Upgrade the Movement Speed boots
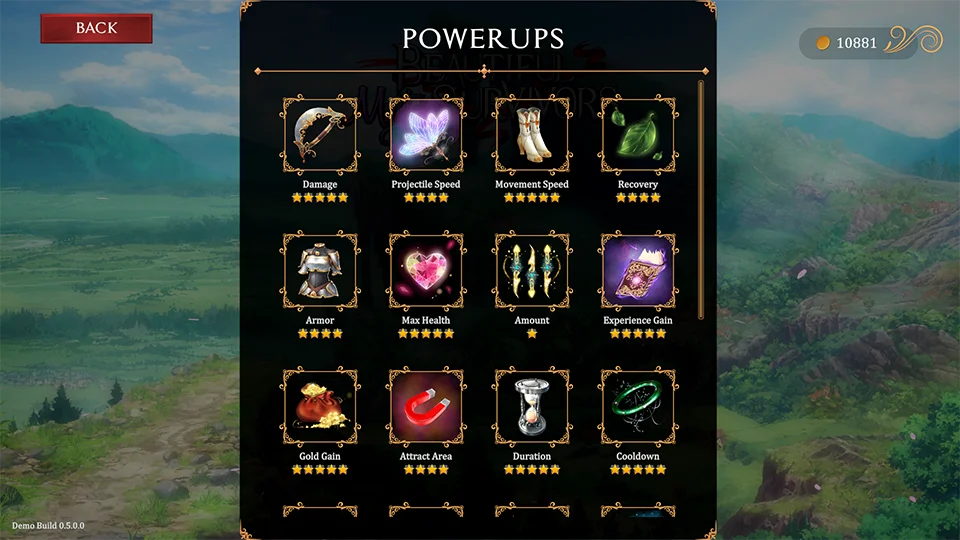Image resolution: width=960 pixels, height=540 pixels. [532, 135]
